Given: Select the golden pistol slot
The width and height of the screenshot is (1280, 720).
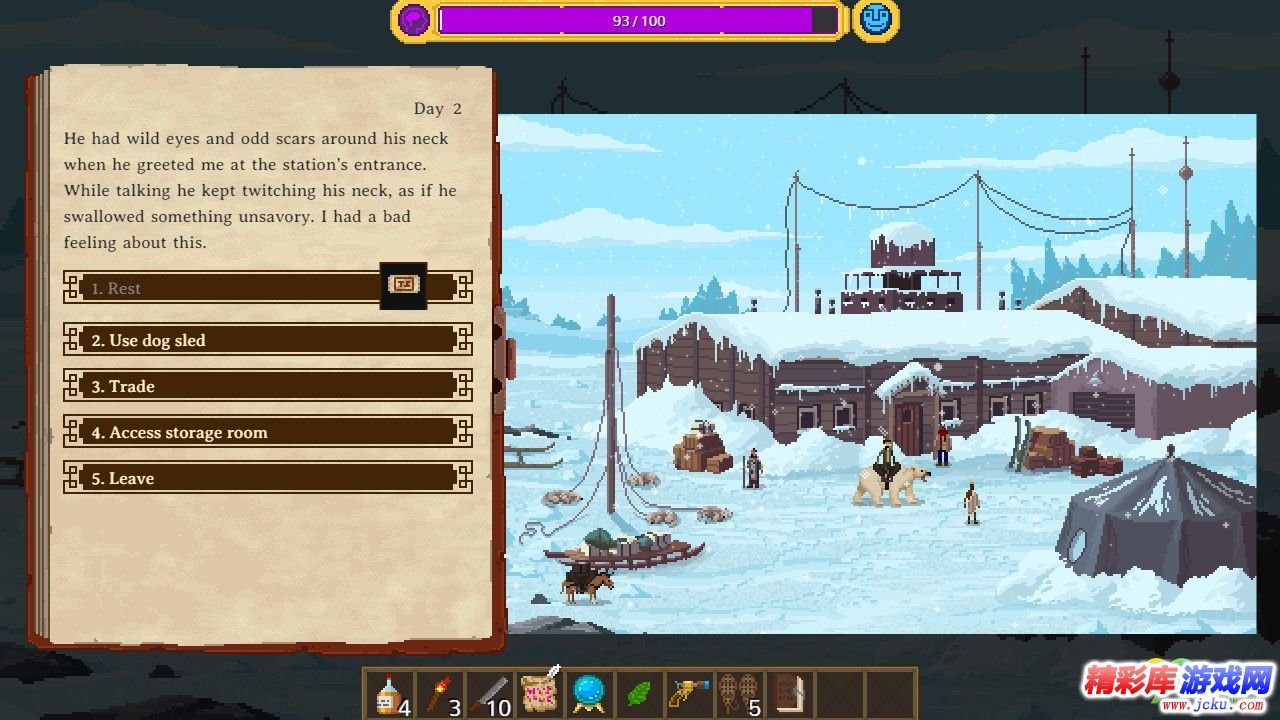Looking at the screenshot, I should tap(690, 694).
